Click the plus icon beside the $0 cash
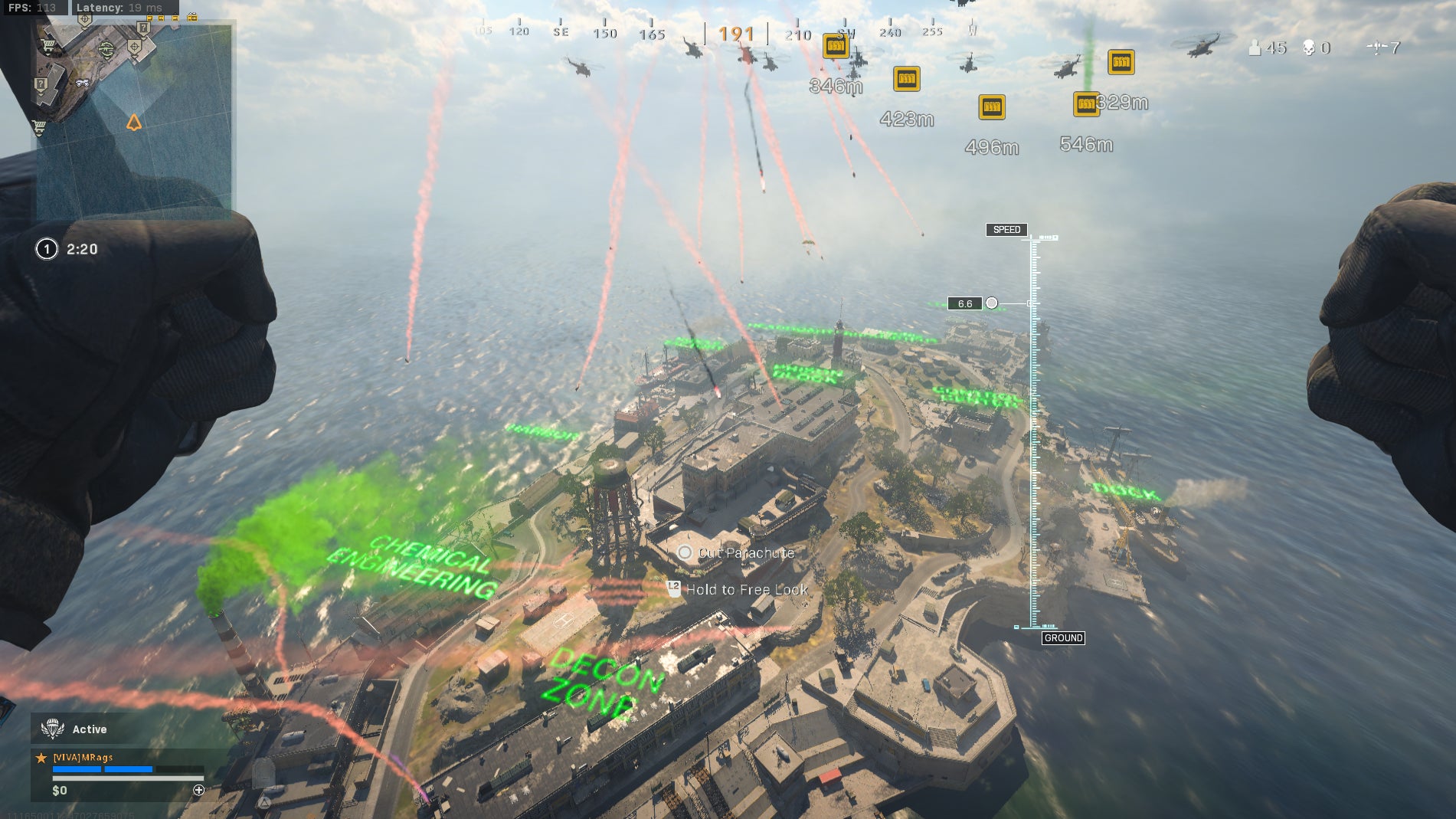The image size is (1456, 819). [x=199, y=790]
